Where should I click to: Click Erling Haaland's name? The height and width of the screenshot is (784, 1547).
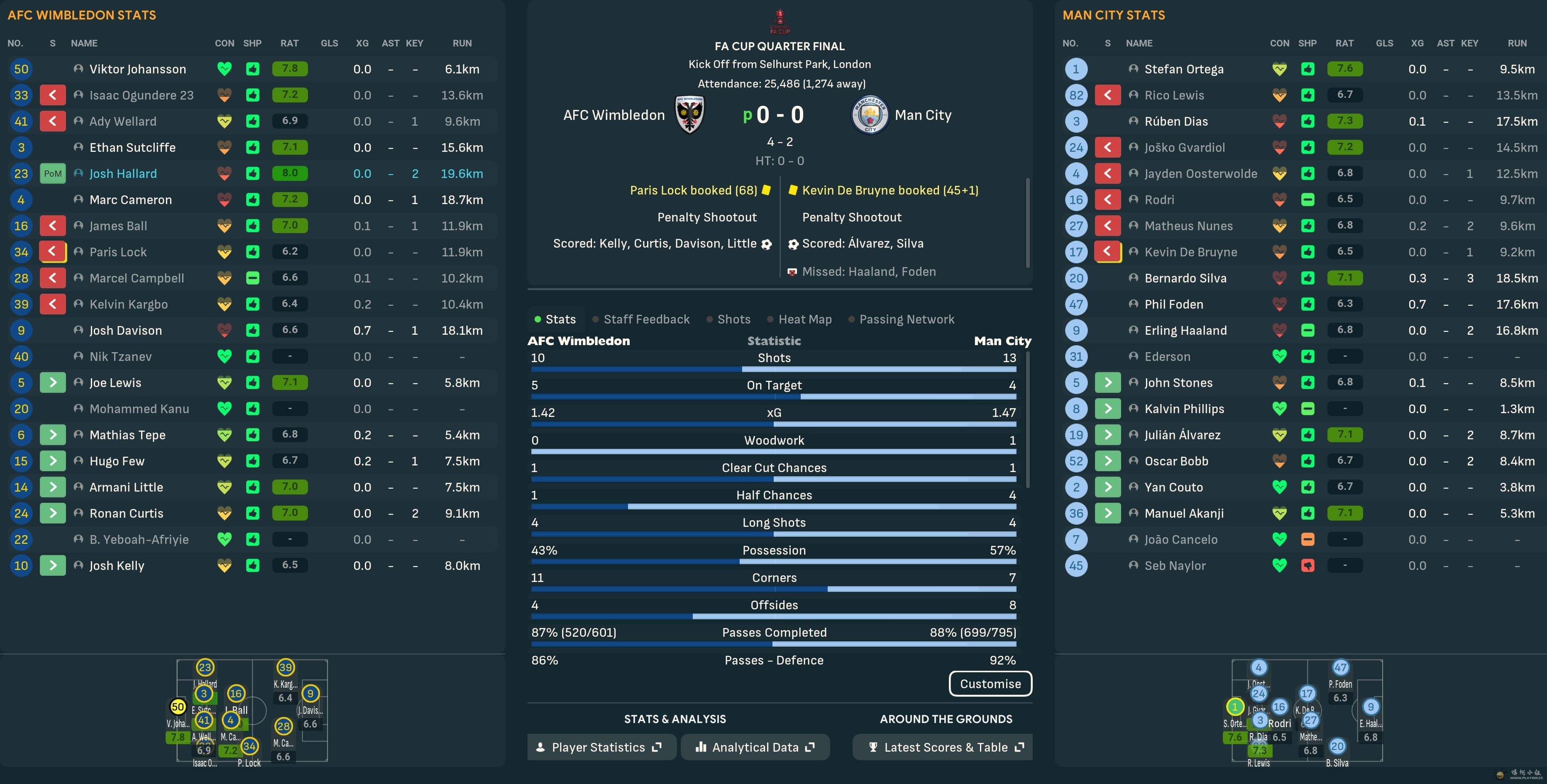[x=1185, y=330]
